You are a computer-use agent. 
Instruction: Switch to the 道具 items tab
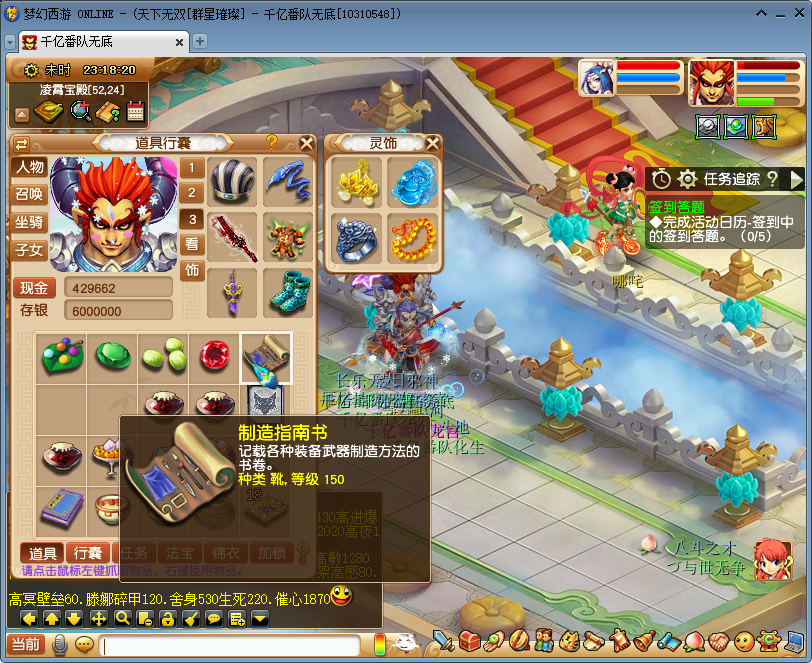tap(42, 553)
